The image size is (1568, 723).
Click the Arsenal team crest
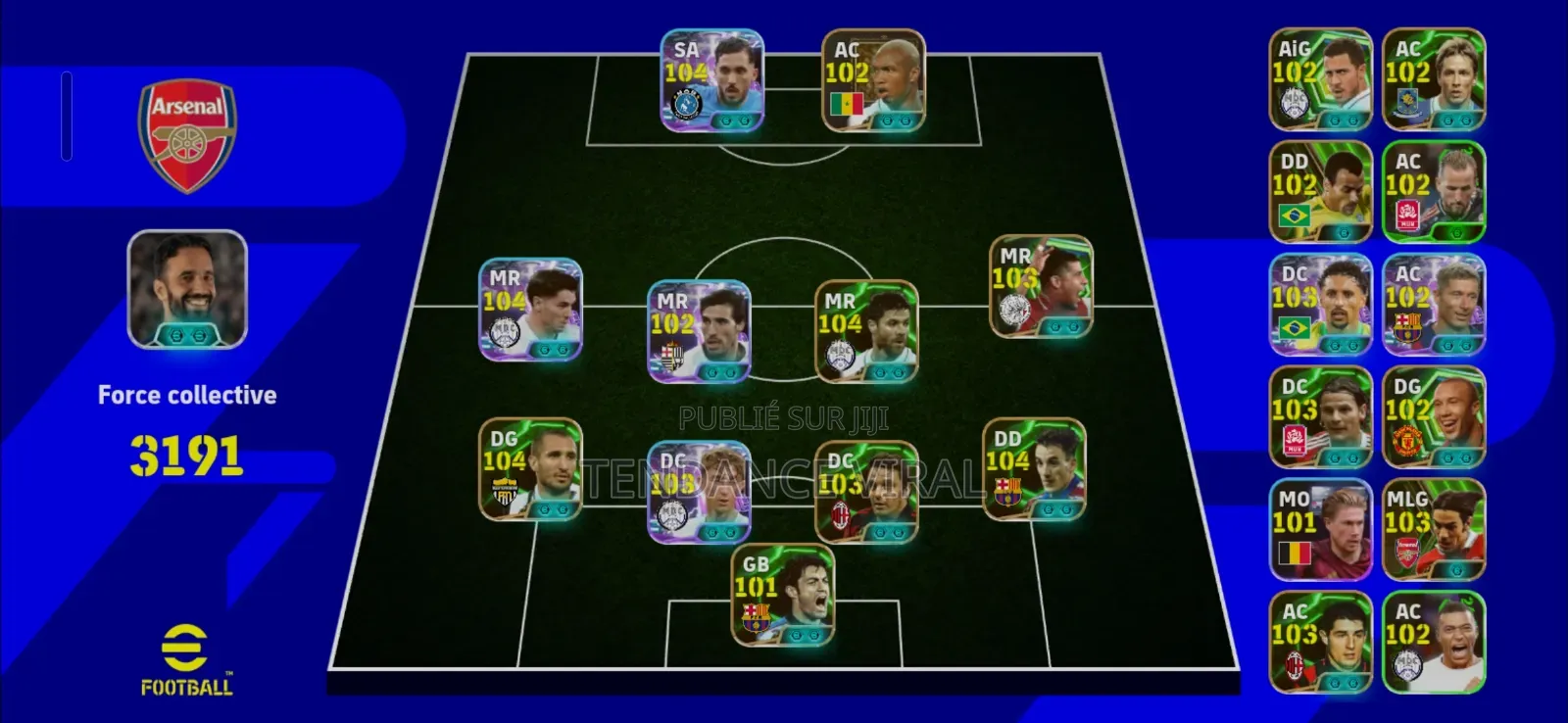point(187,135)
